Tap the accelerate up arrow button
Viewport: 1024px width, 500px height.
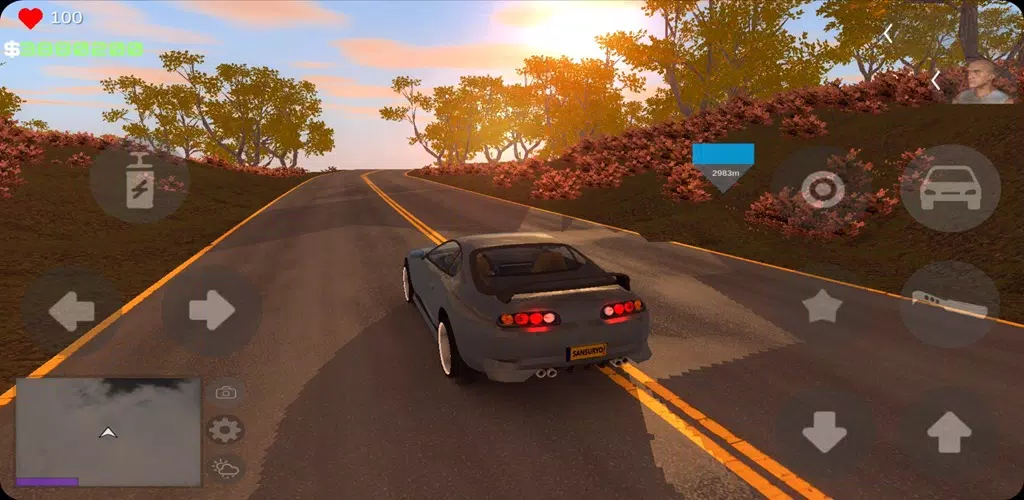pos(948,432)
